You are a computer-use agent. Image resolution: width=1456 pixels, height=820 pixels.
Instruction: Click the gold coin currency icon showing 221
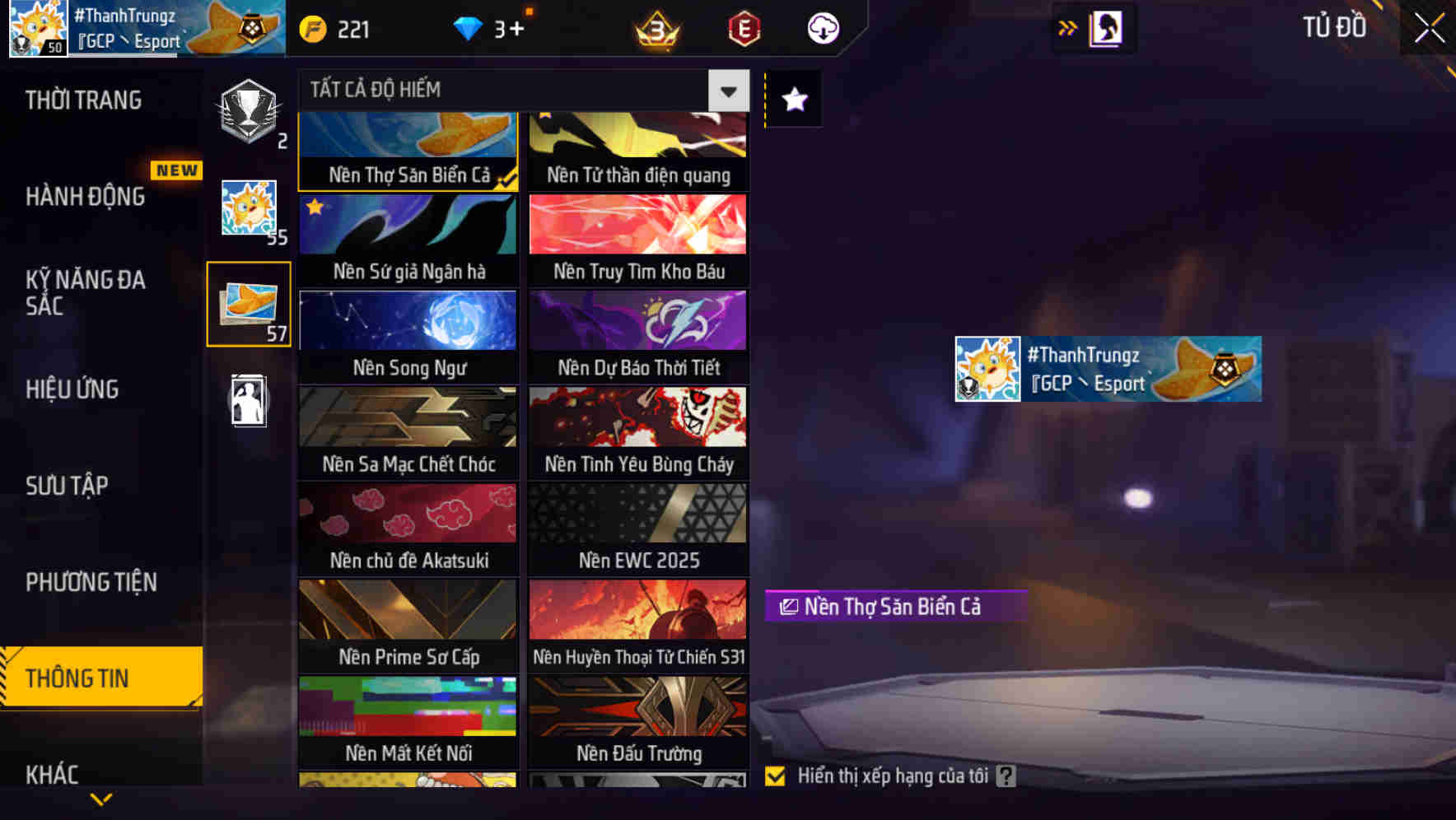click(x=311, y=29)
